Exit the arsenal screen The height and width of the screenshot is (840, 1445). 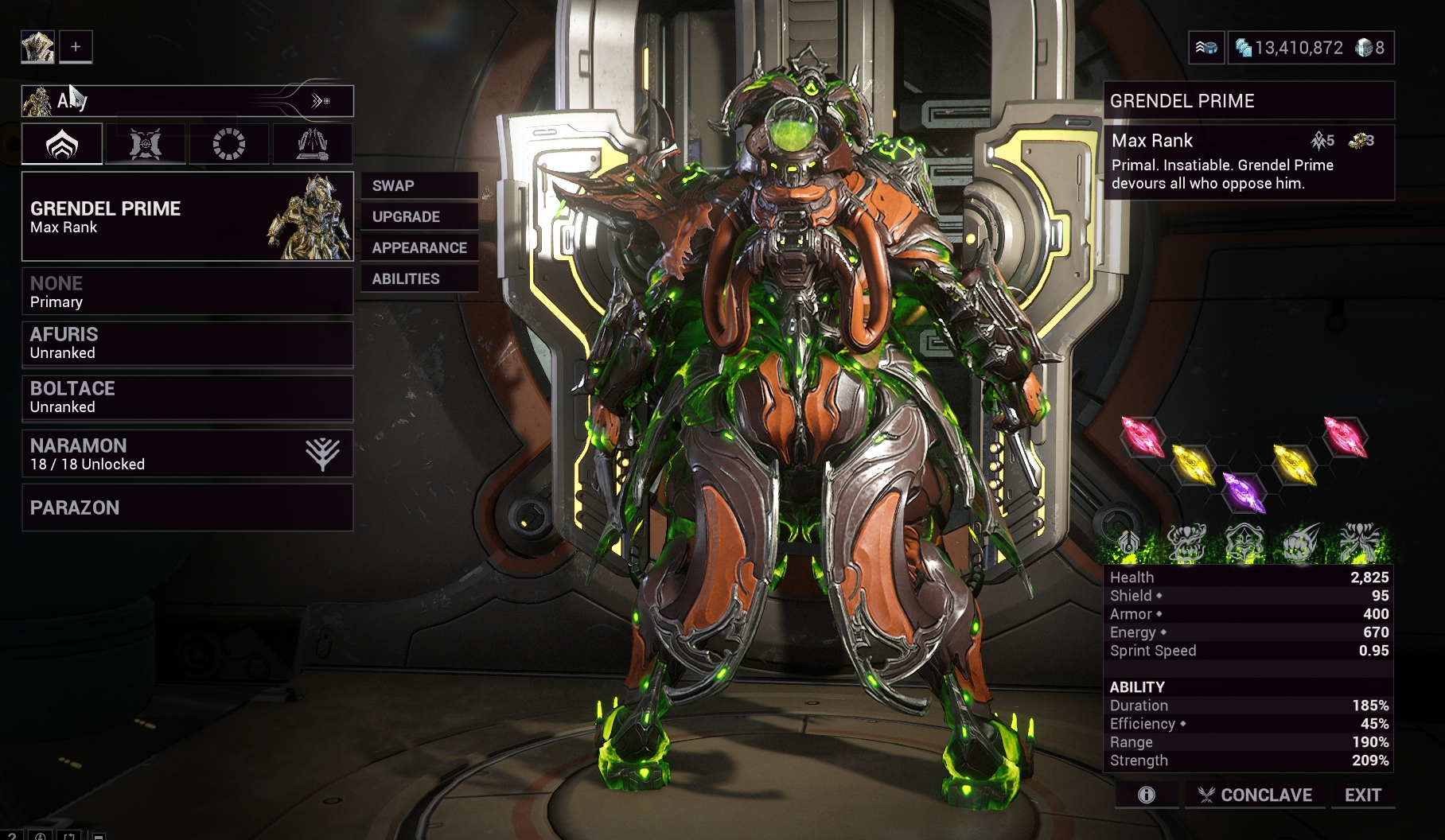[x=1362, y=795]
